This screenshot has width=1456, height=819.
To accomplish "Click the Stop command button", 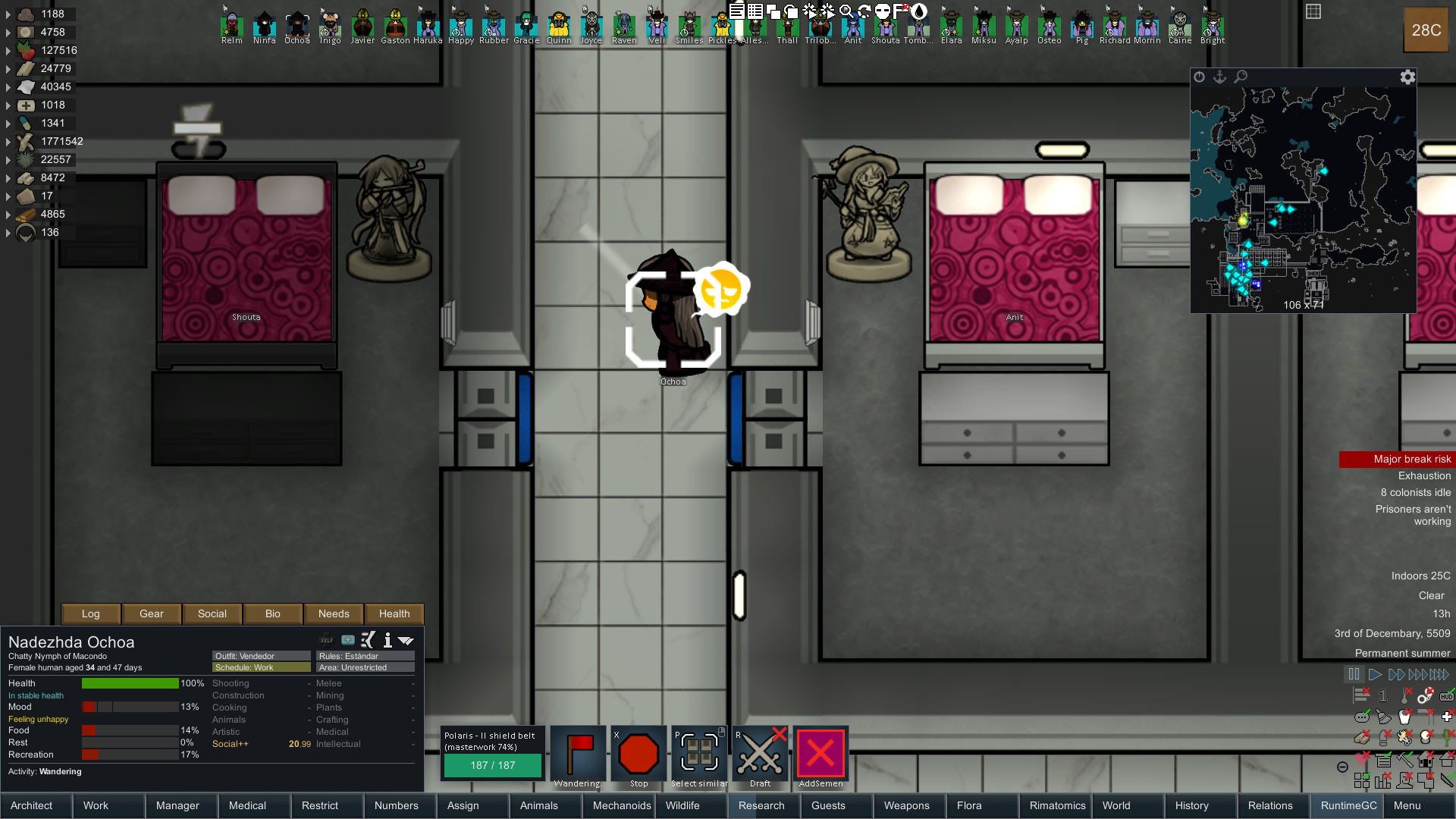I will click(x=639, y=755).
